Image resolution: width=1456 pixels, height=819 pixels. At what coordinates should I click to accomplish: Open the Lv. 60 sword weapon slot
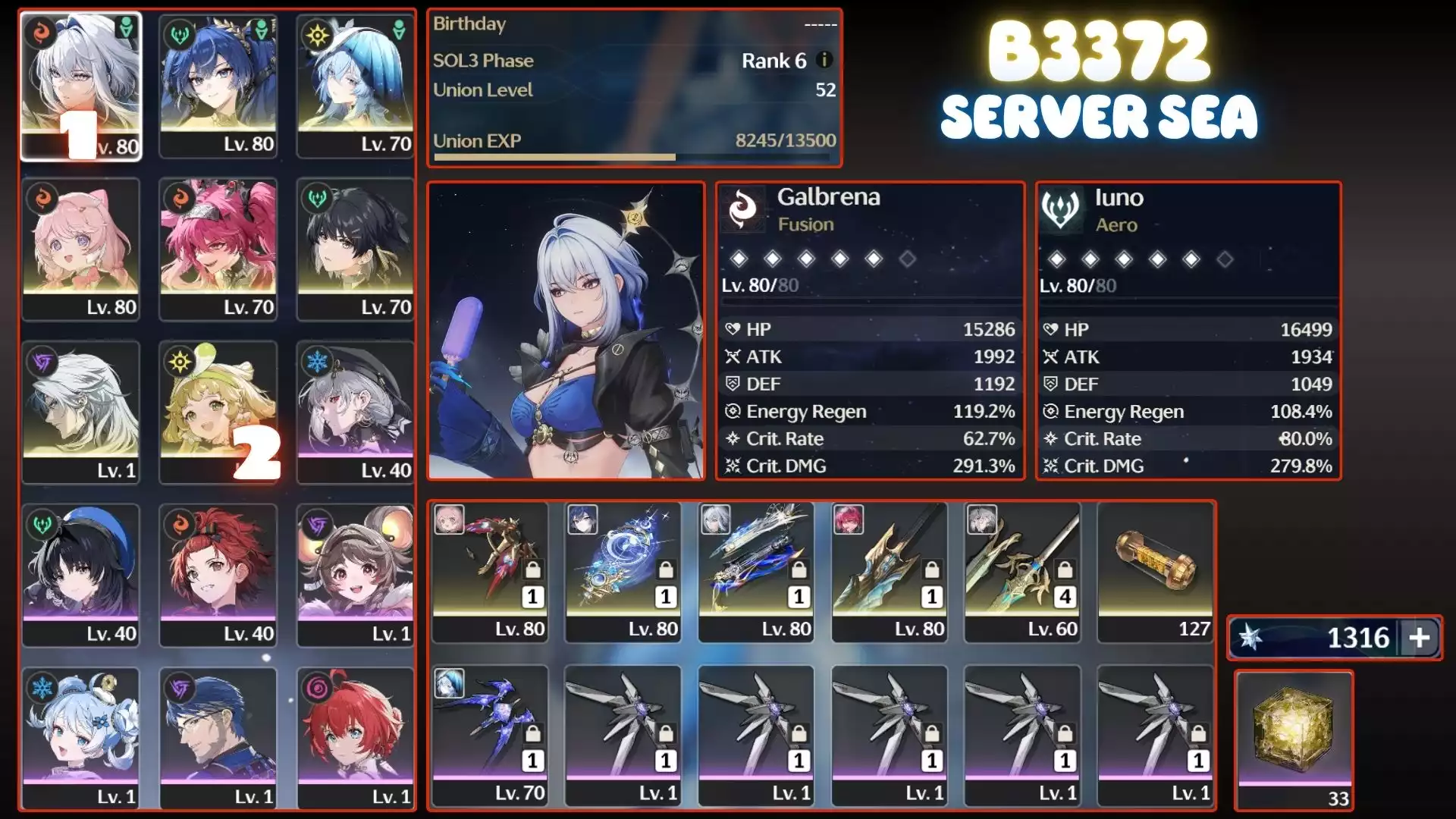pos(1022,571)
